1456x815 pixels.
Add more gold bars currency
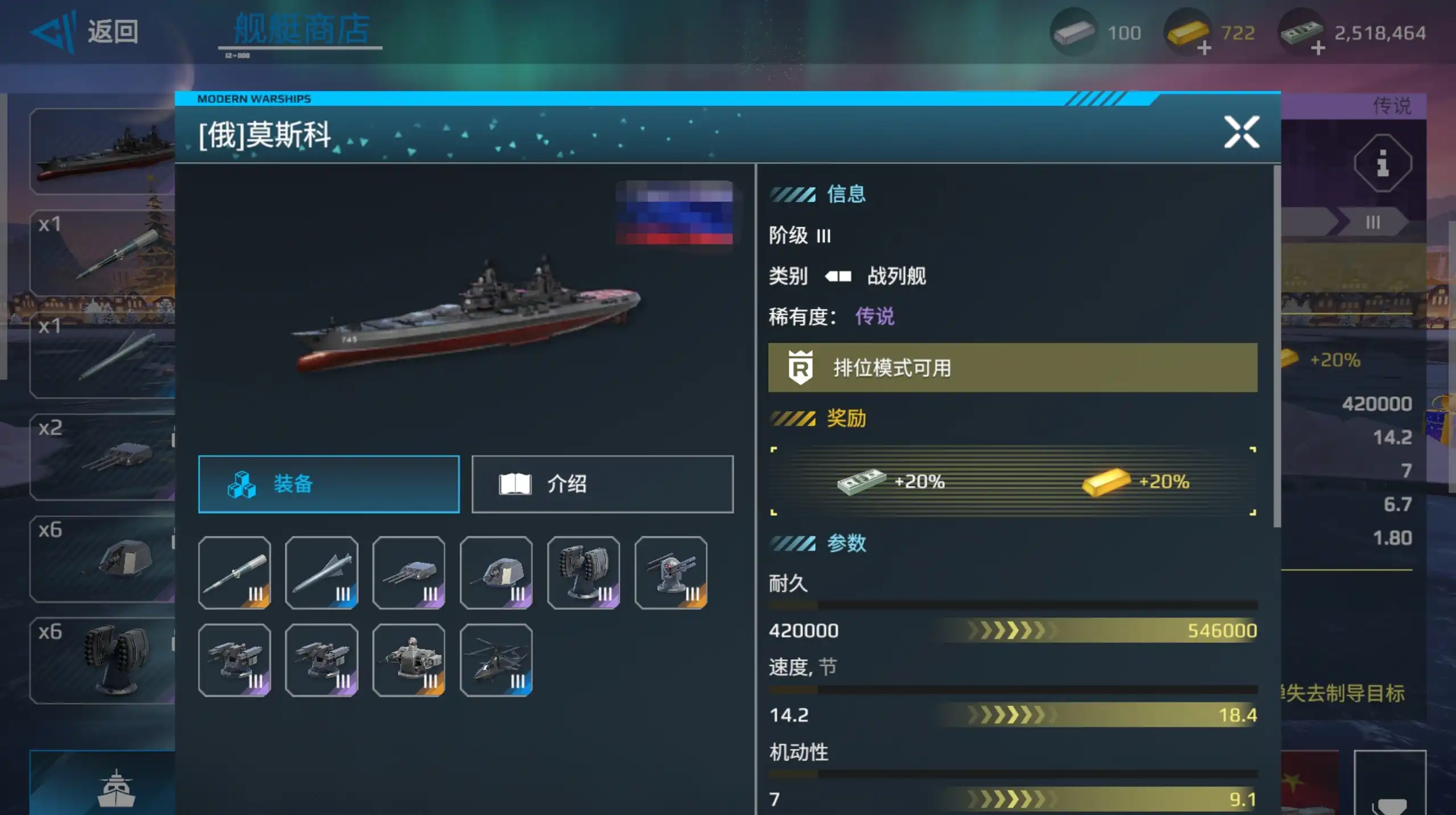click(1203, 49)
